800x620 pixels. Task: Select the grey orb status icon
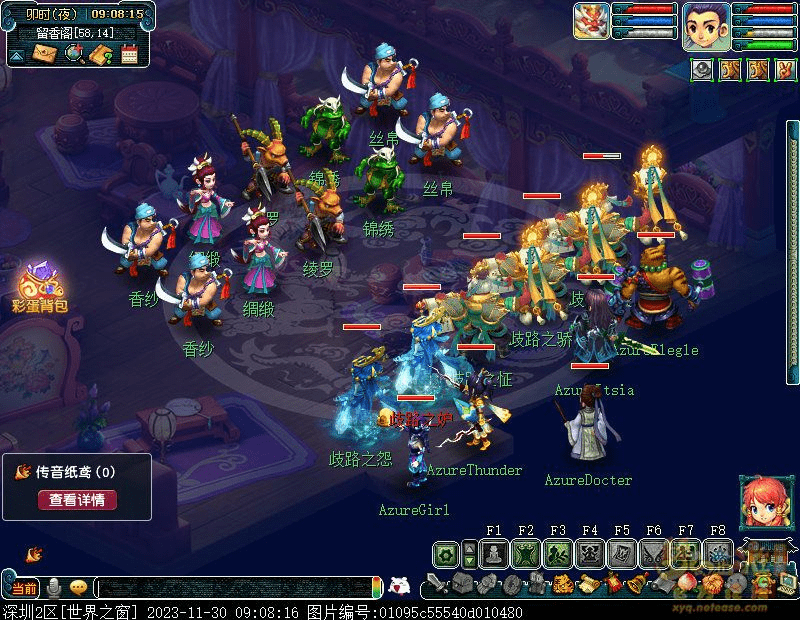click(x=703, y=69)
